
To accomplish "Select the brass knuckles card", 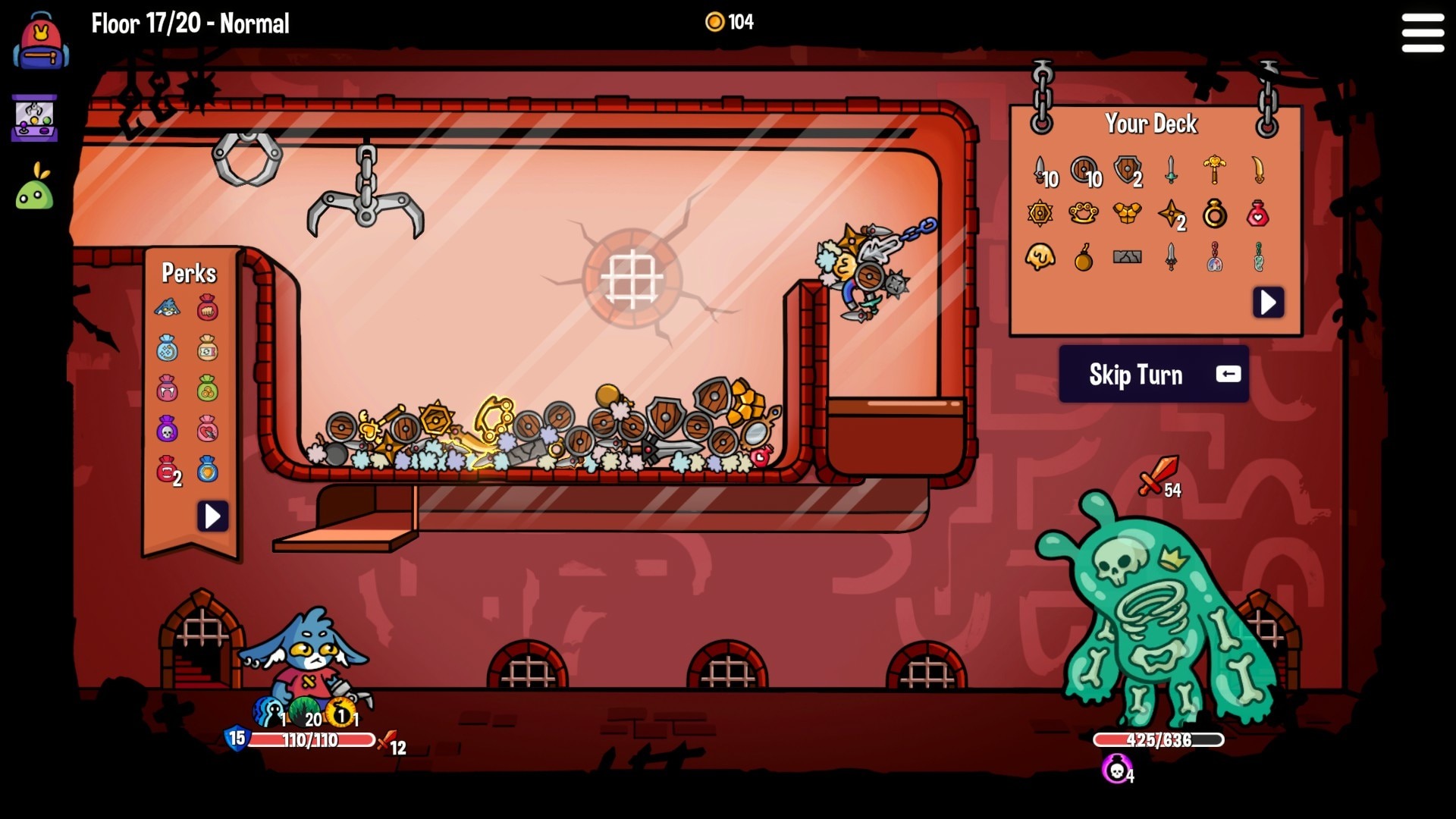I will pyautogui.click(x=1083, y=214).
